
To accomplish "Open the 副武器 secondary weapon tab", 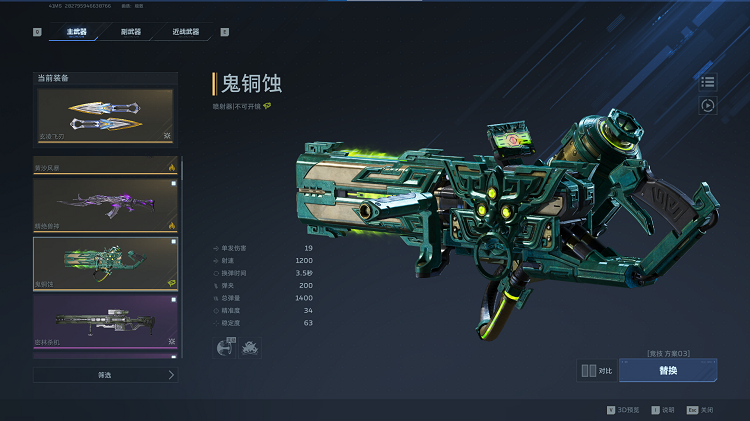I will click(130, 32).
